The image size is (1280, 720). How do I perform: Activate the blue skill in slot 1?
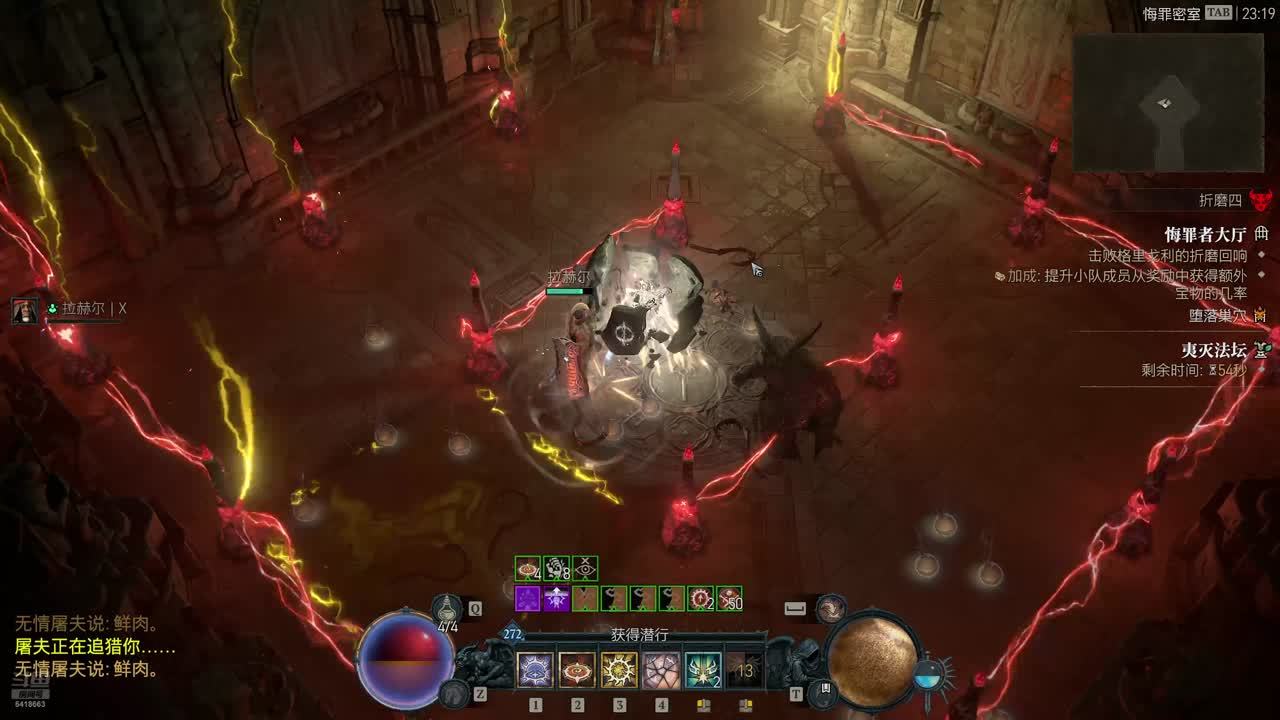coord(535,670)
